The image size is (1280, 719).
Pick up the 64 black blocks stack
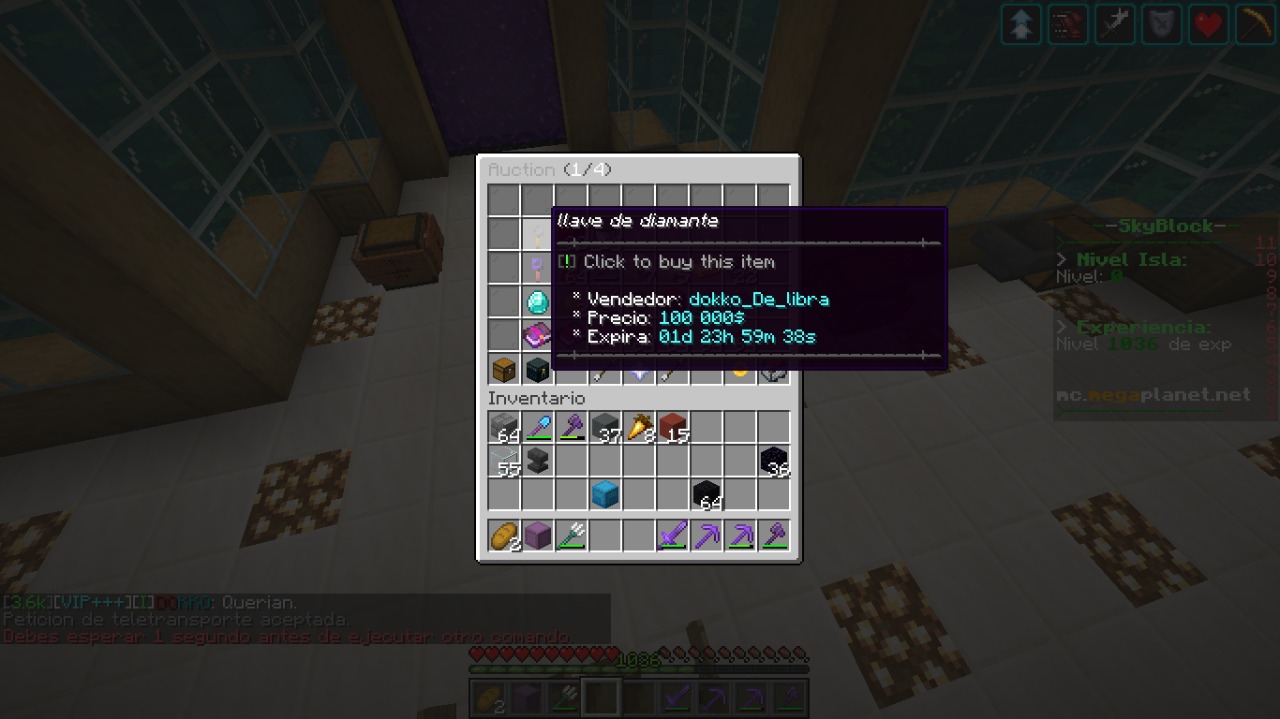click(707, 495)
